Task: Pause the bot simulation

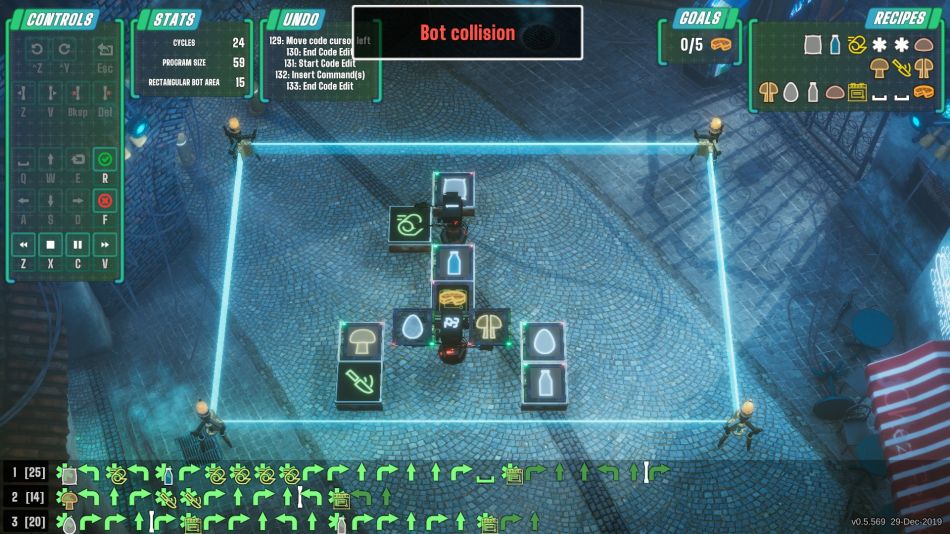Action: pyautogui.click(x=77, y=244)
